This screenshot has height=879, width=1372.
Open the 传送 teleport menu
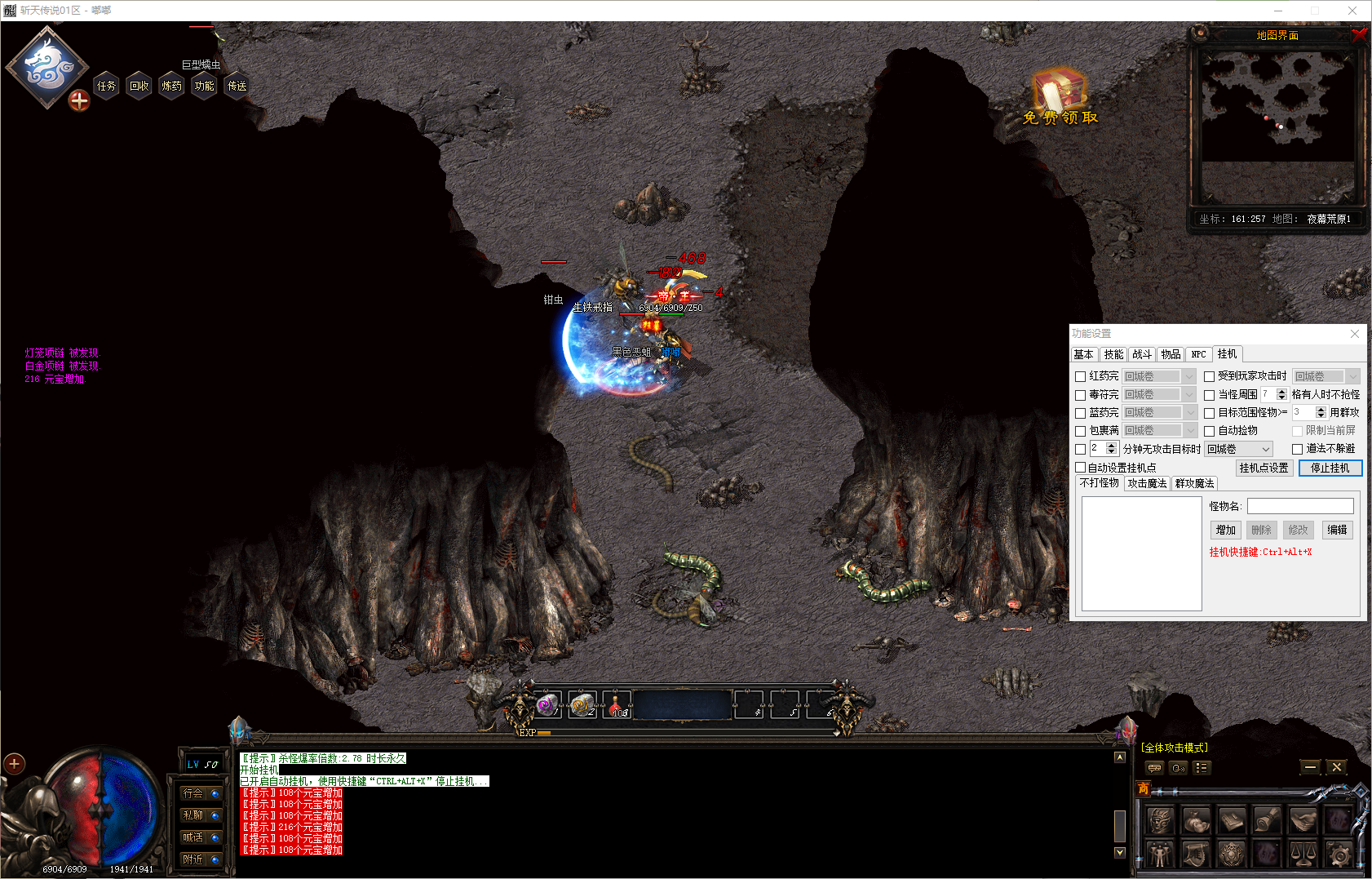(x=237, y=86)
